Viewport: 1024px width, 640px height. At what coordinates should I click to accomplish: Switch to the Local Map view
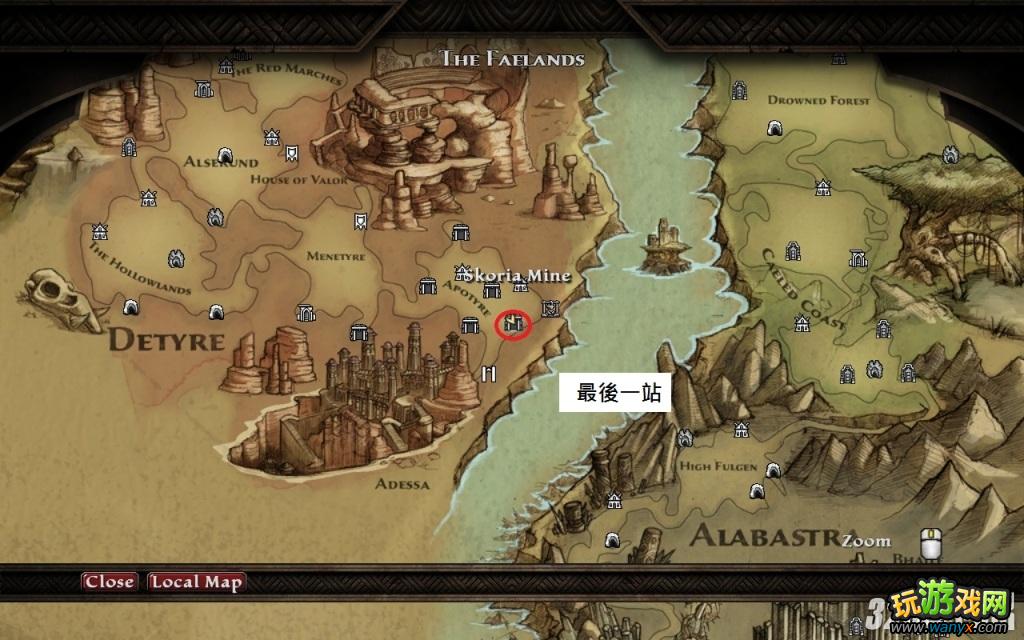pos(196,582)
